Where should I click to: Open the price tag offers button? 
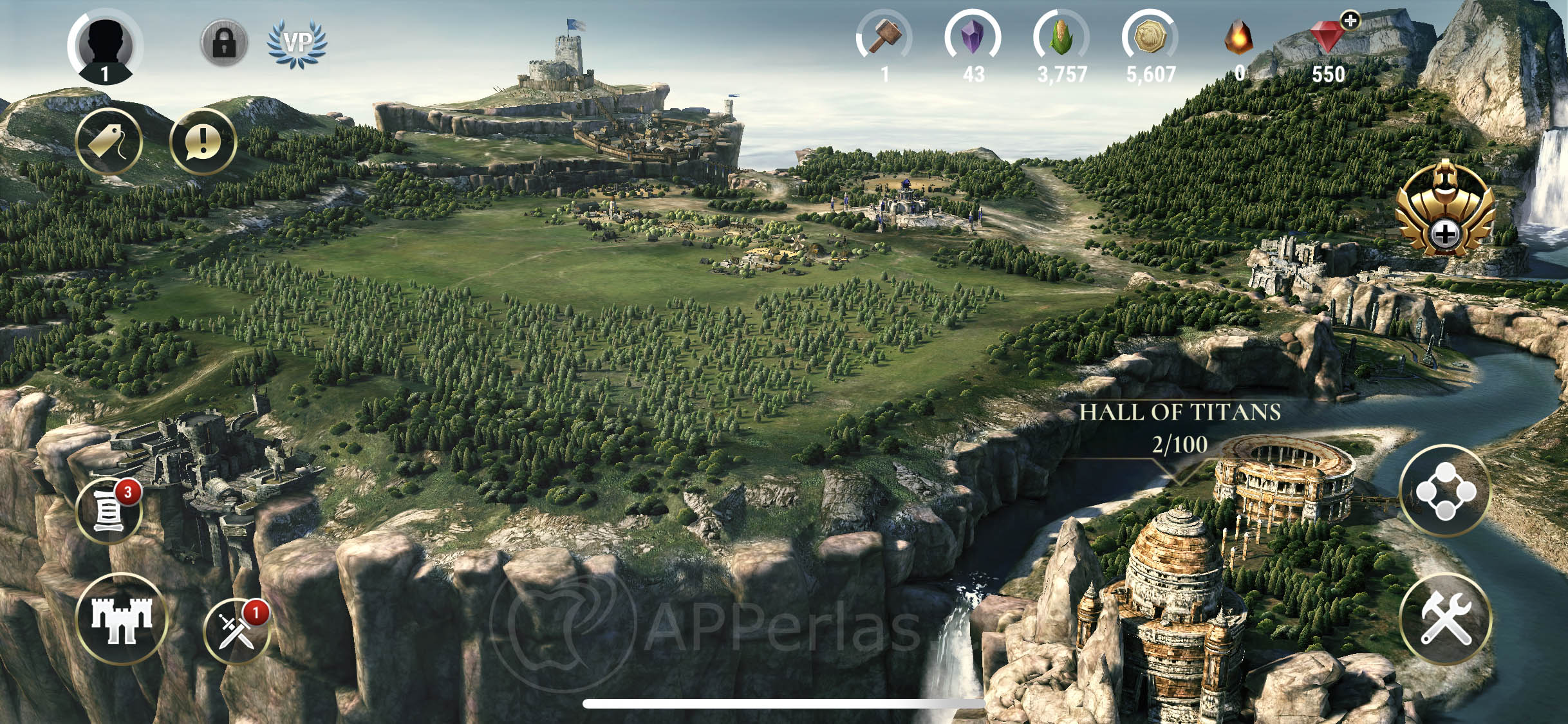(108, 142)
